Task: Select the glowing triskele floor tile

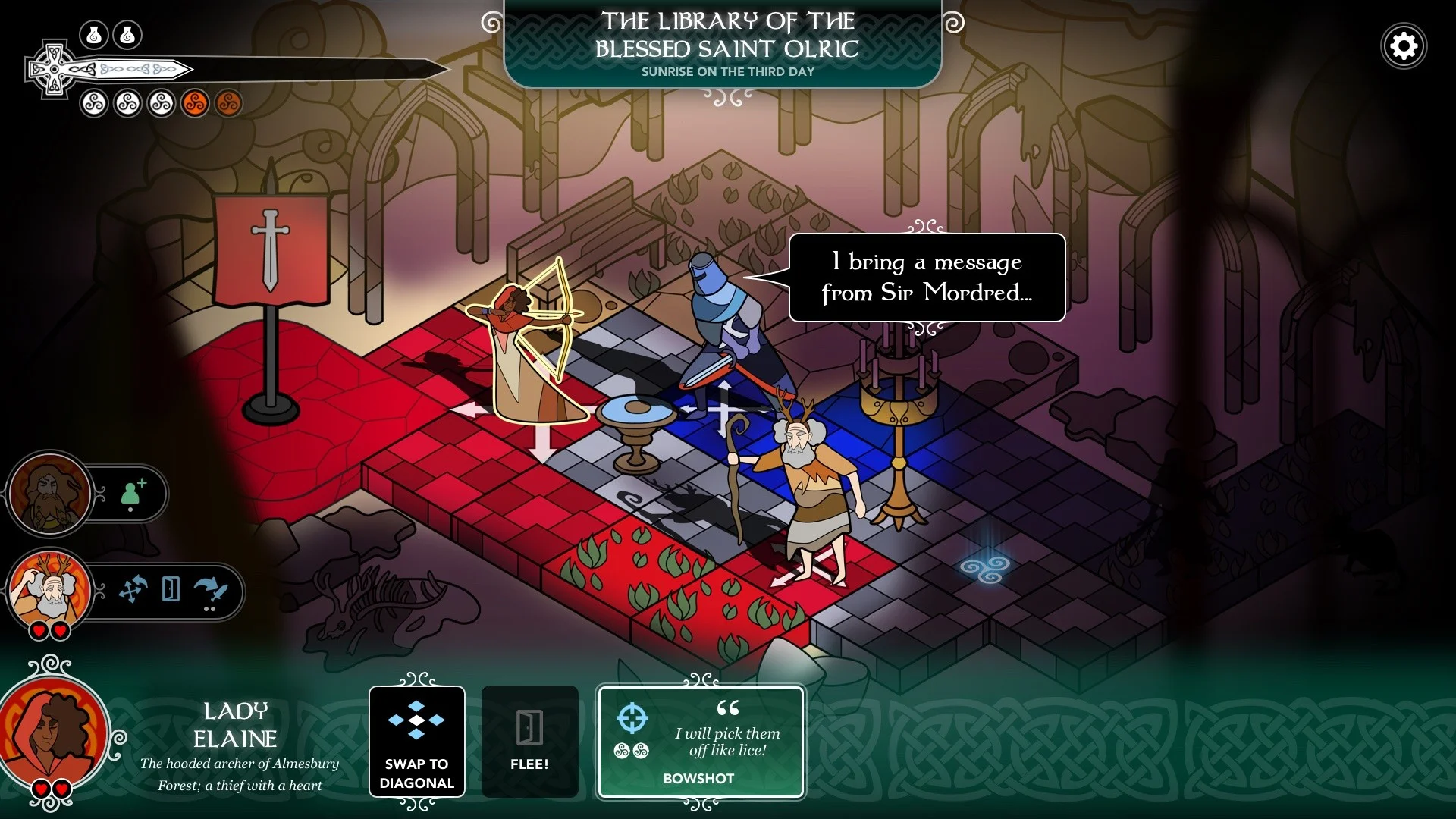Action: tap(984, 568)
